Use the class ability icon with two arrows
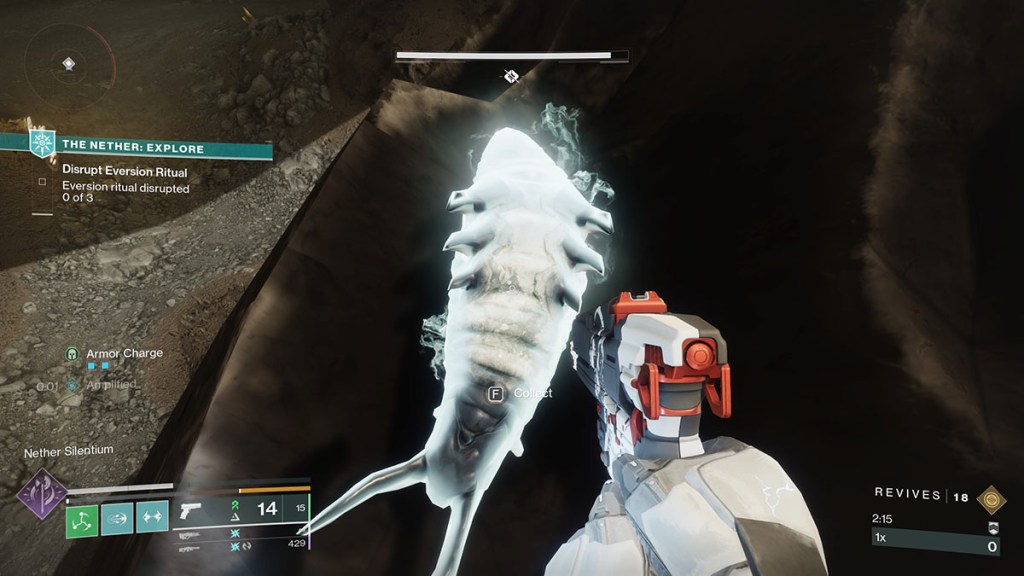 pyautogui.click(x=152, y=517)
